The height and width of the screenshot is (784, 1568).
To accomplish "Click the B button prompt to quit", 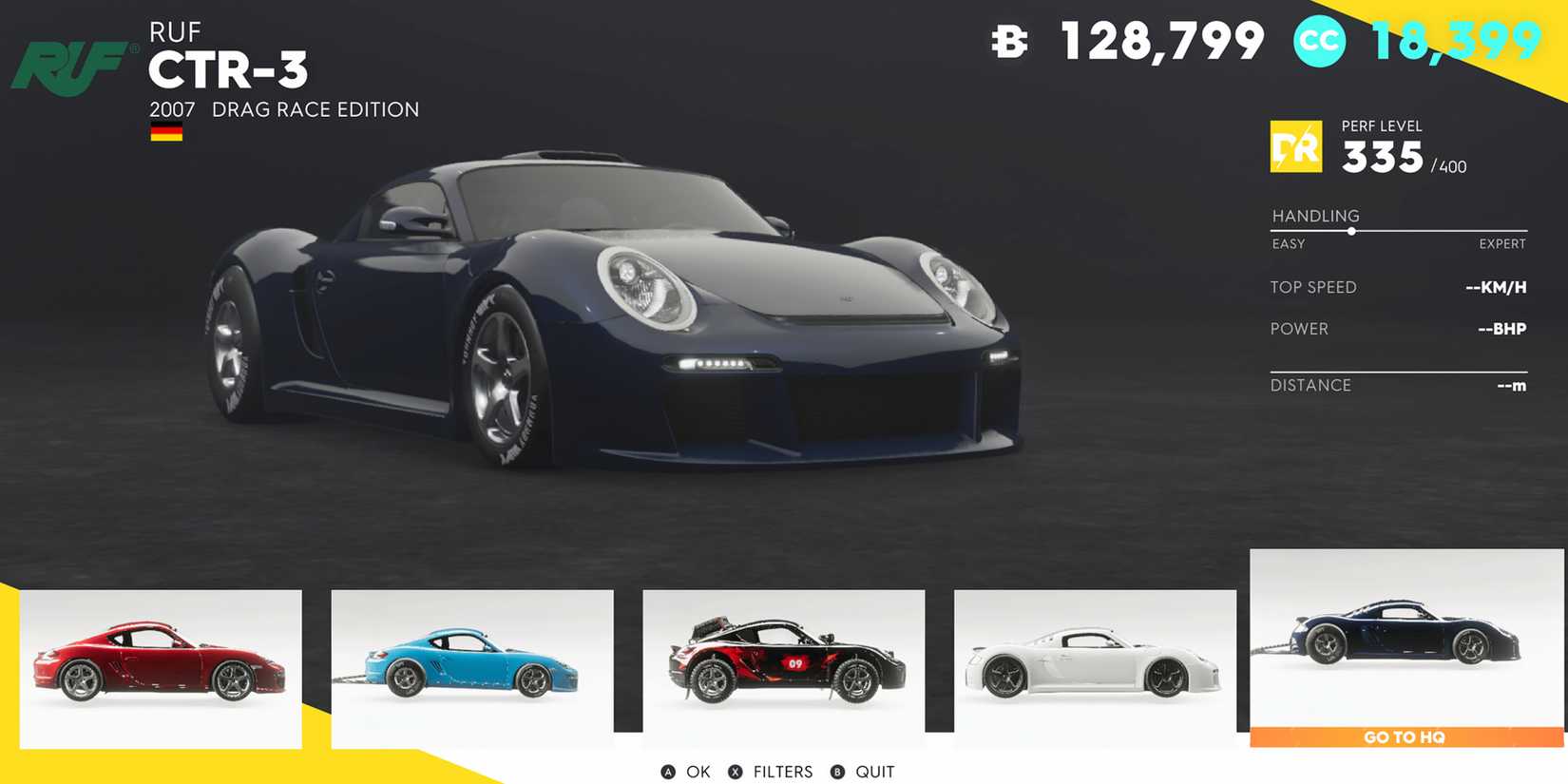I will [x=837, y=772].
